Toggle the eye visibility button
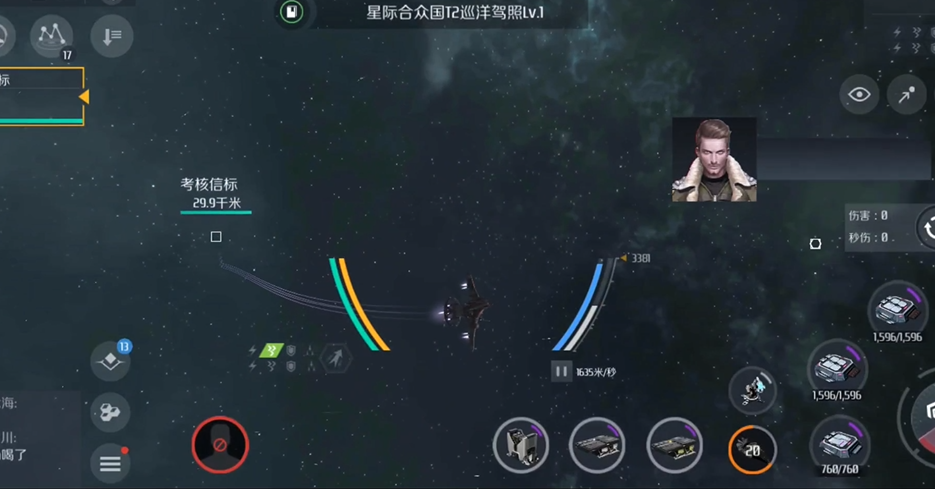935x489 pixels. point(859,95)
